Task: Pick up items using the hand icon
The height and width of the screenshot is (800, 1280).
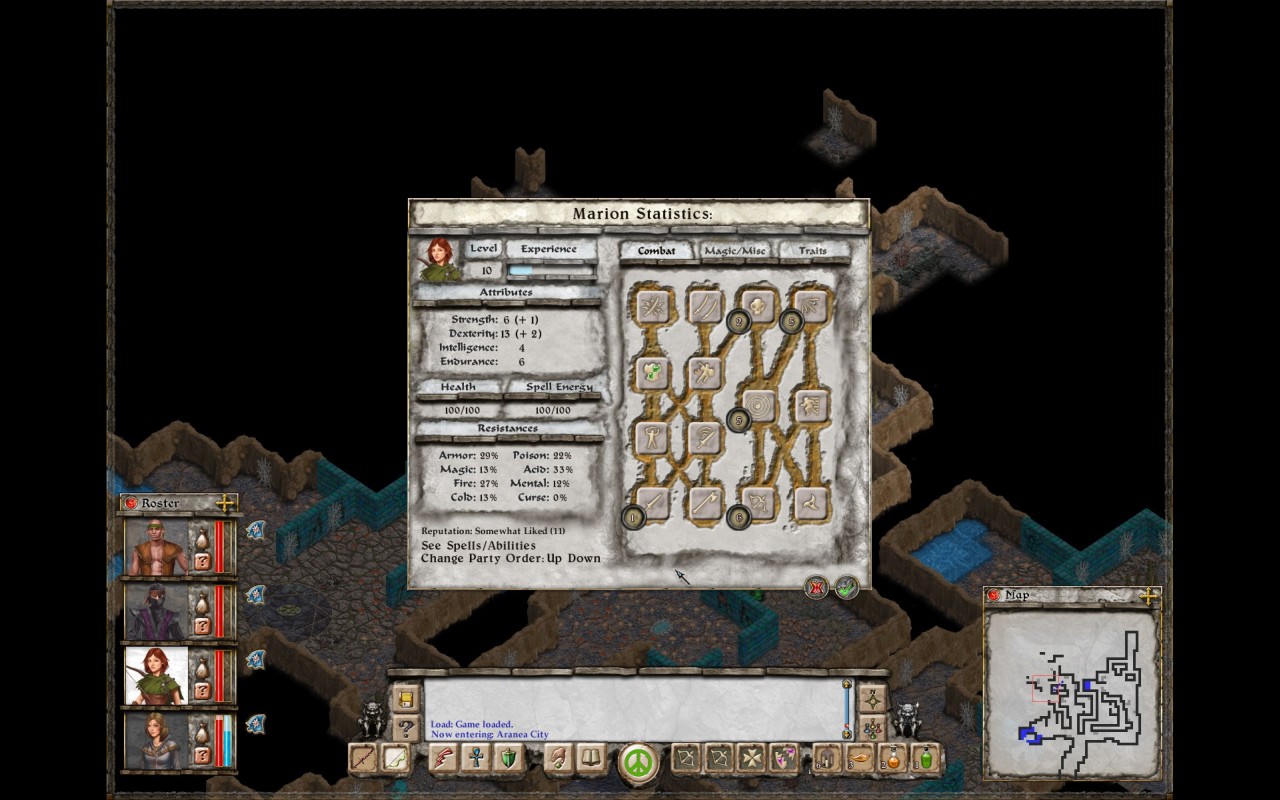Action: tap(557, 758)
